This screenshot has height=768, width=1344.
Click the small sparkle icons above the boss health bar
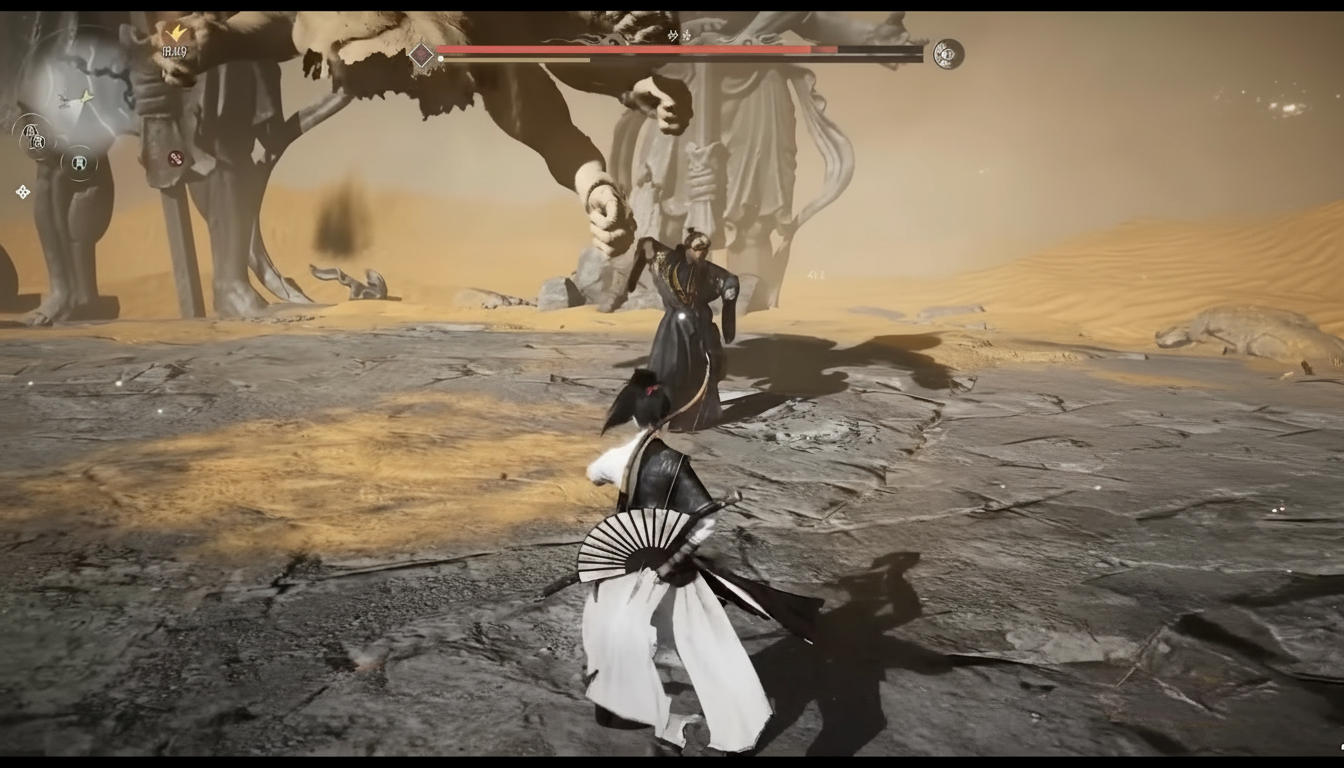tap(678, 36)
